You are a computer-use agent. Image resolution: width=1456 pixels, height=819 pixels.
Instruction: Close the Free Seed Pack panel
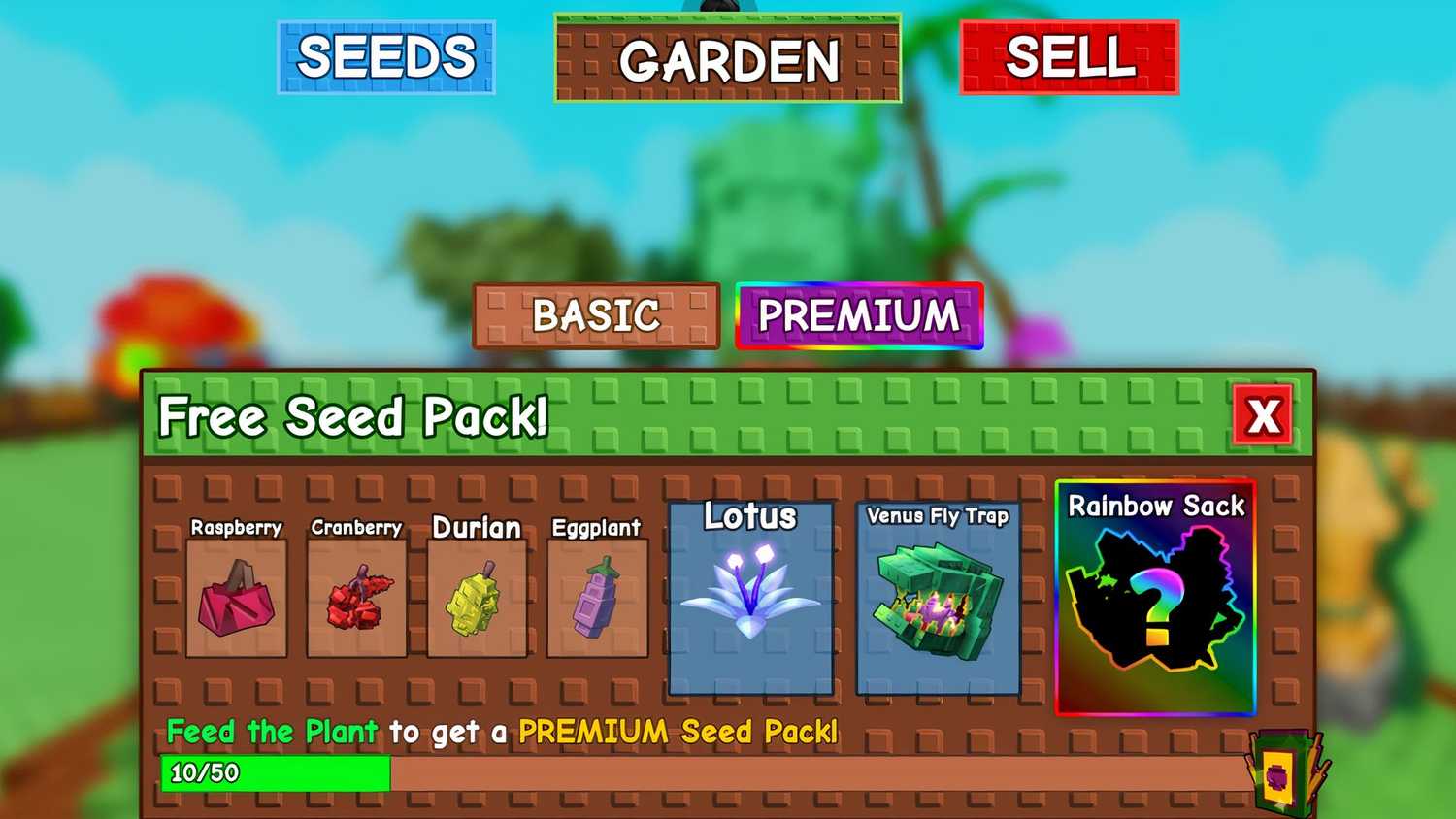click(1263, 416)
